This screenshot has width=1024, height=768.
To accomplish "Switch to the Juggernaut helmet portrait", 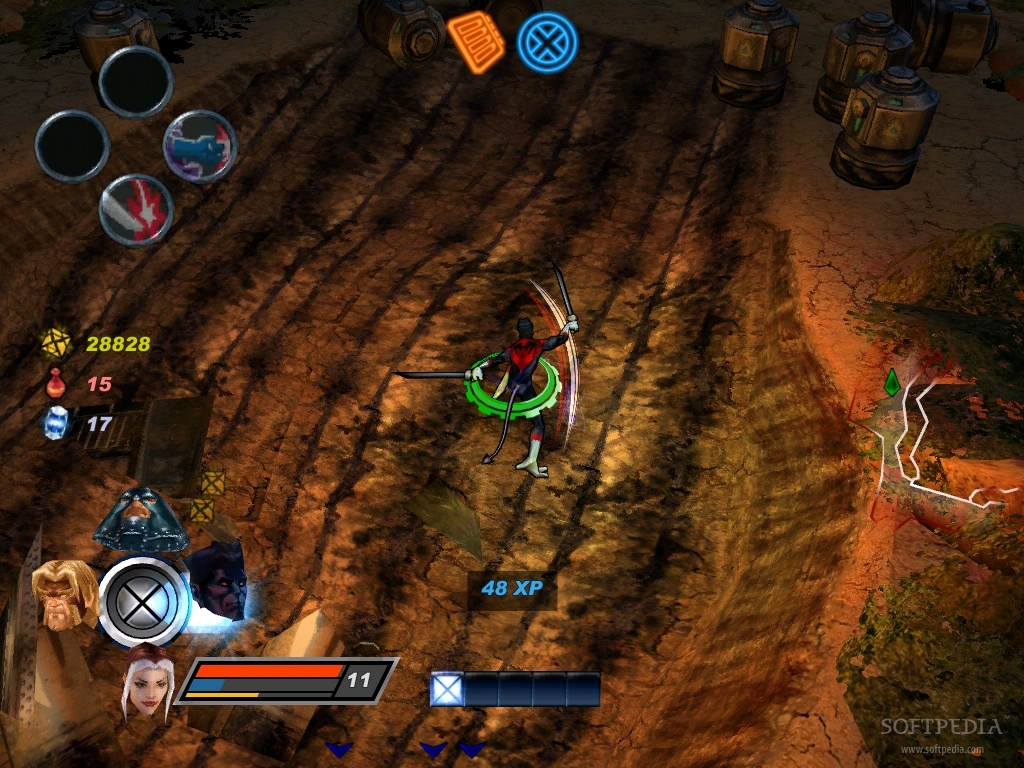I will click(x=140, y=518).
